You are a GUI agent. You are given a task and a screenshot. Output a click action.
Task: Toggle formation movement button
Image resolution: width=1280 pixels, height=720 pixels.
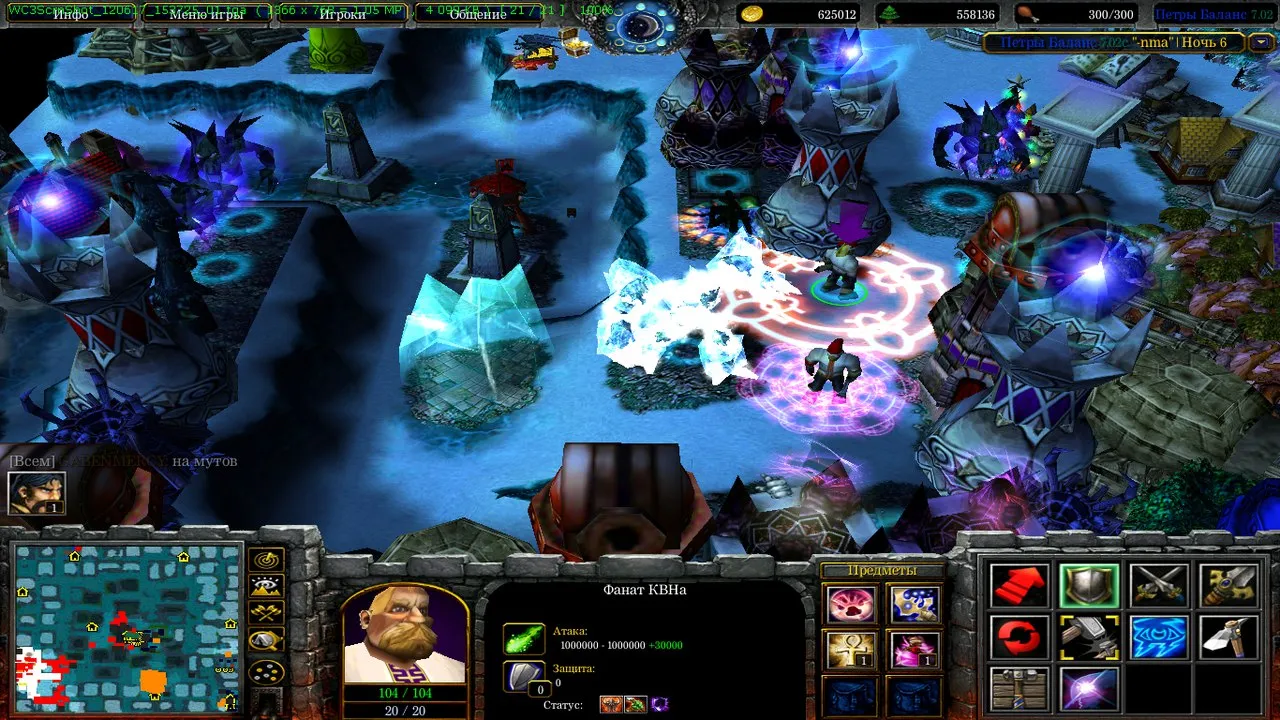pyautogui.click(x=267, y=672)
